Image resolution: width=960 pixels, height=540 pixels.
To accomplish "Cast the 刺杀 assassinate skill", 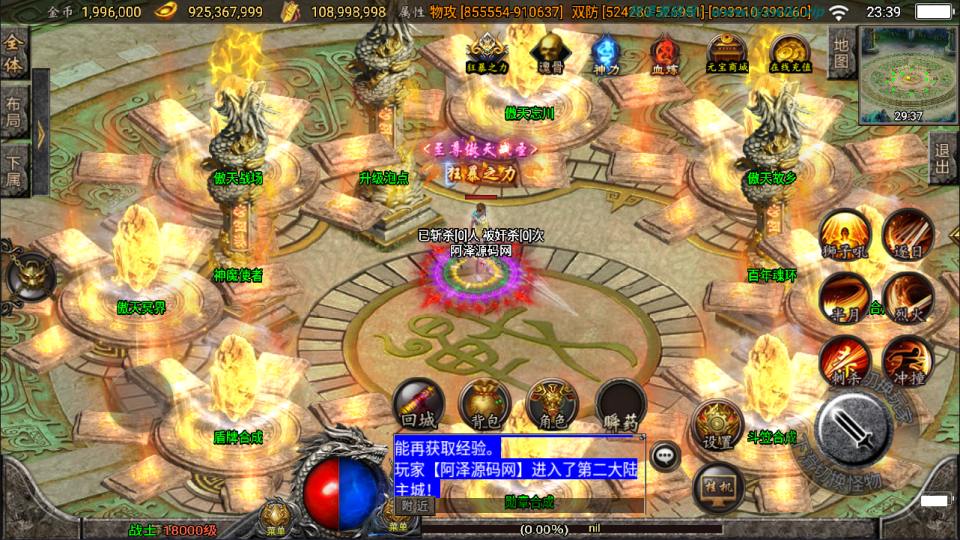I will pyautogui.click(x=845, y=361).
